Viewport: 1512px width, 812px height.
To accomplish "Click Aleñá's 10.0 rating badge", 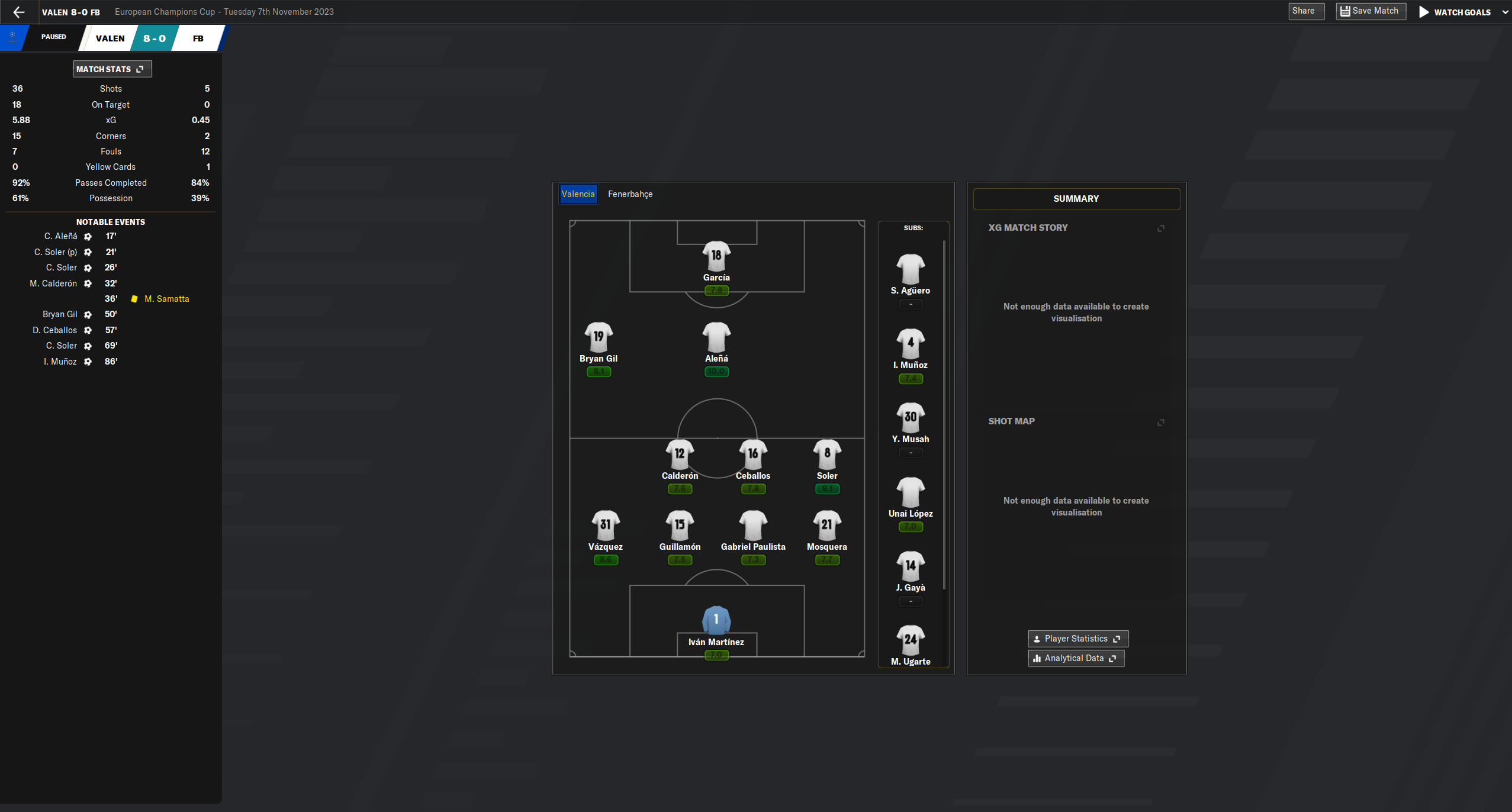I will click(x=716, y=371).
